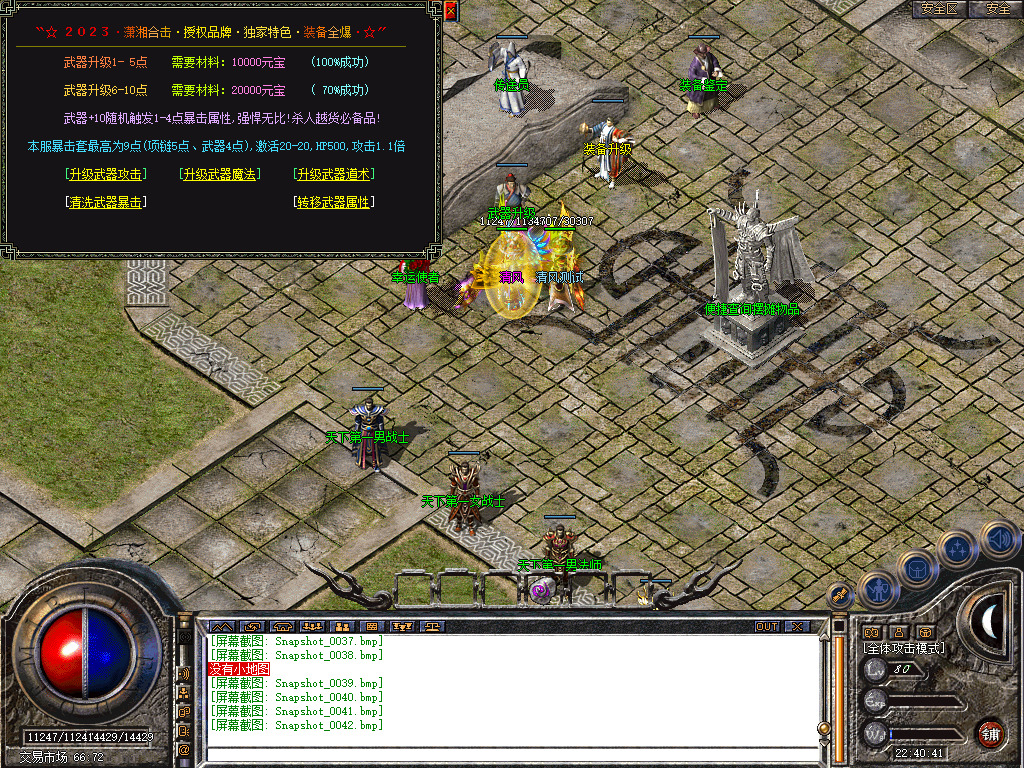Select 转移武器属性 option
This screenshot has width=1024, height=768.
334,202
